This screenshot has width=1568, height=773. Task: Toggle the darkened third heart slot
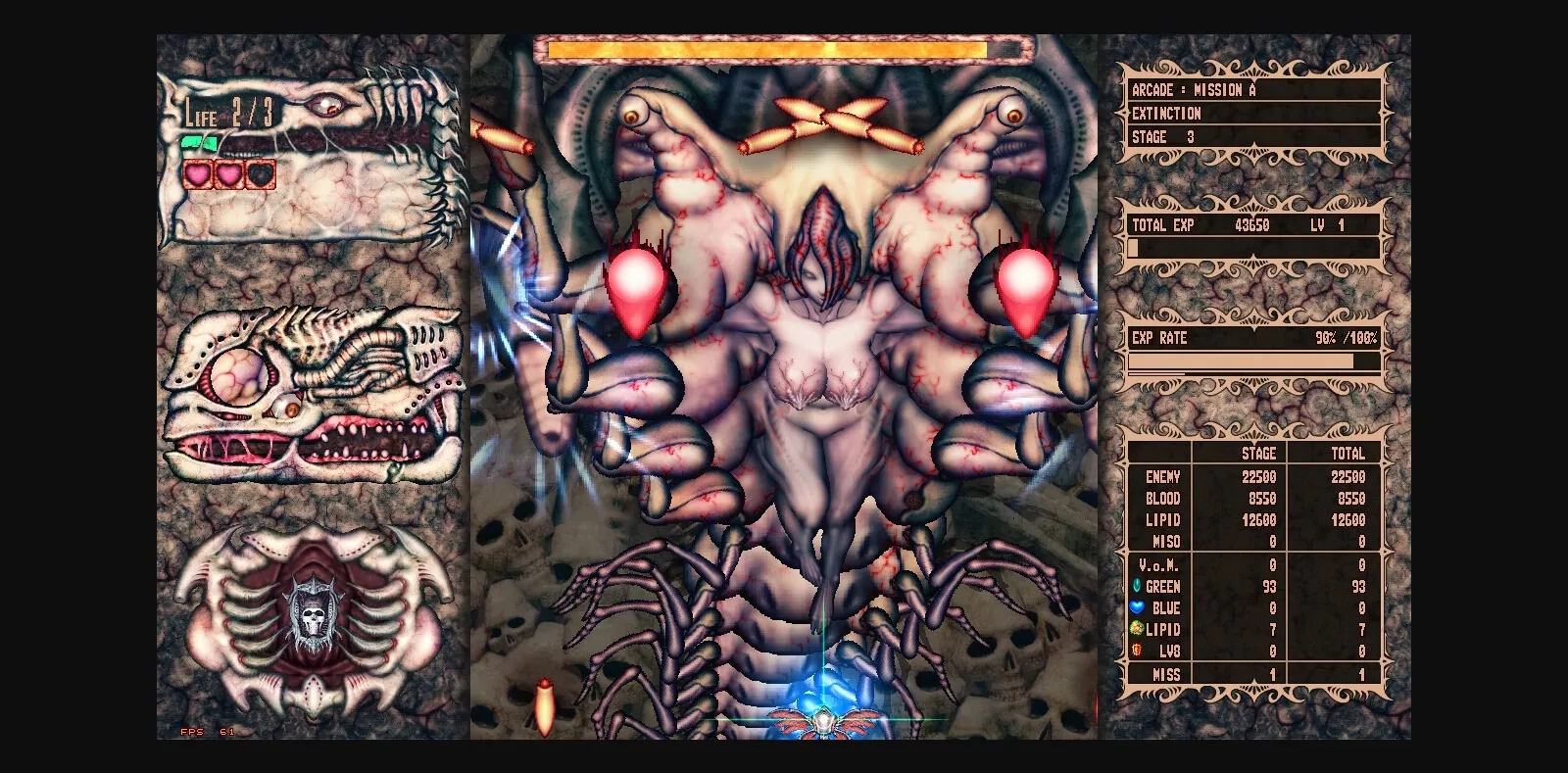(259, 174)
